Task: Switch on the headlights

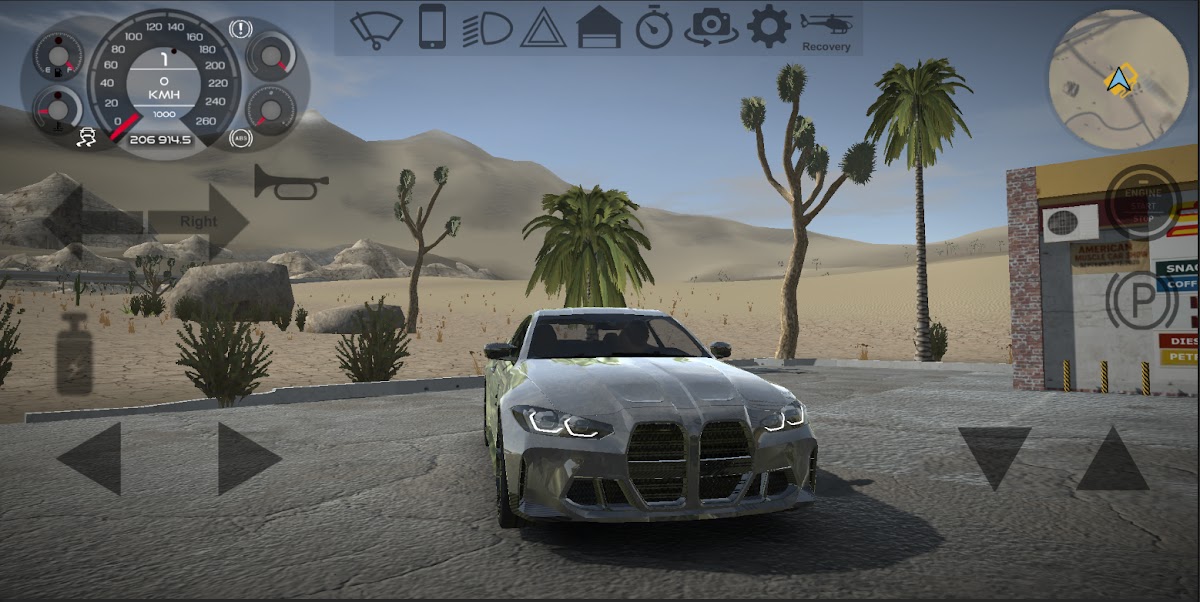Action: (x=487, y=27)
